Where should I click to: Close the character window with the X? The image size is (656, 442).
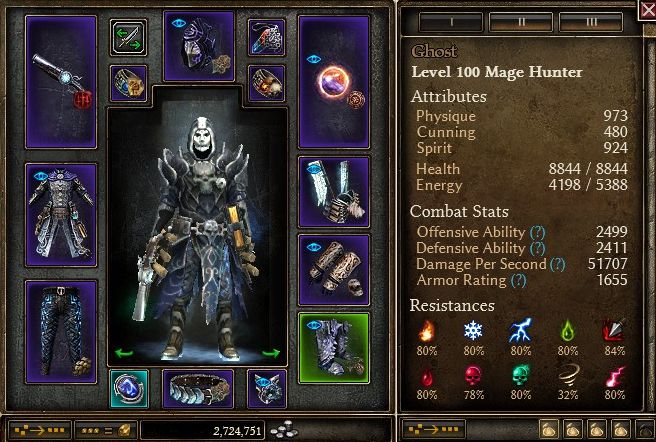pyautogui.click(x=645, y=13)
